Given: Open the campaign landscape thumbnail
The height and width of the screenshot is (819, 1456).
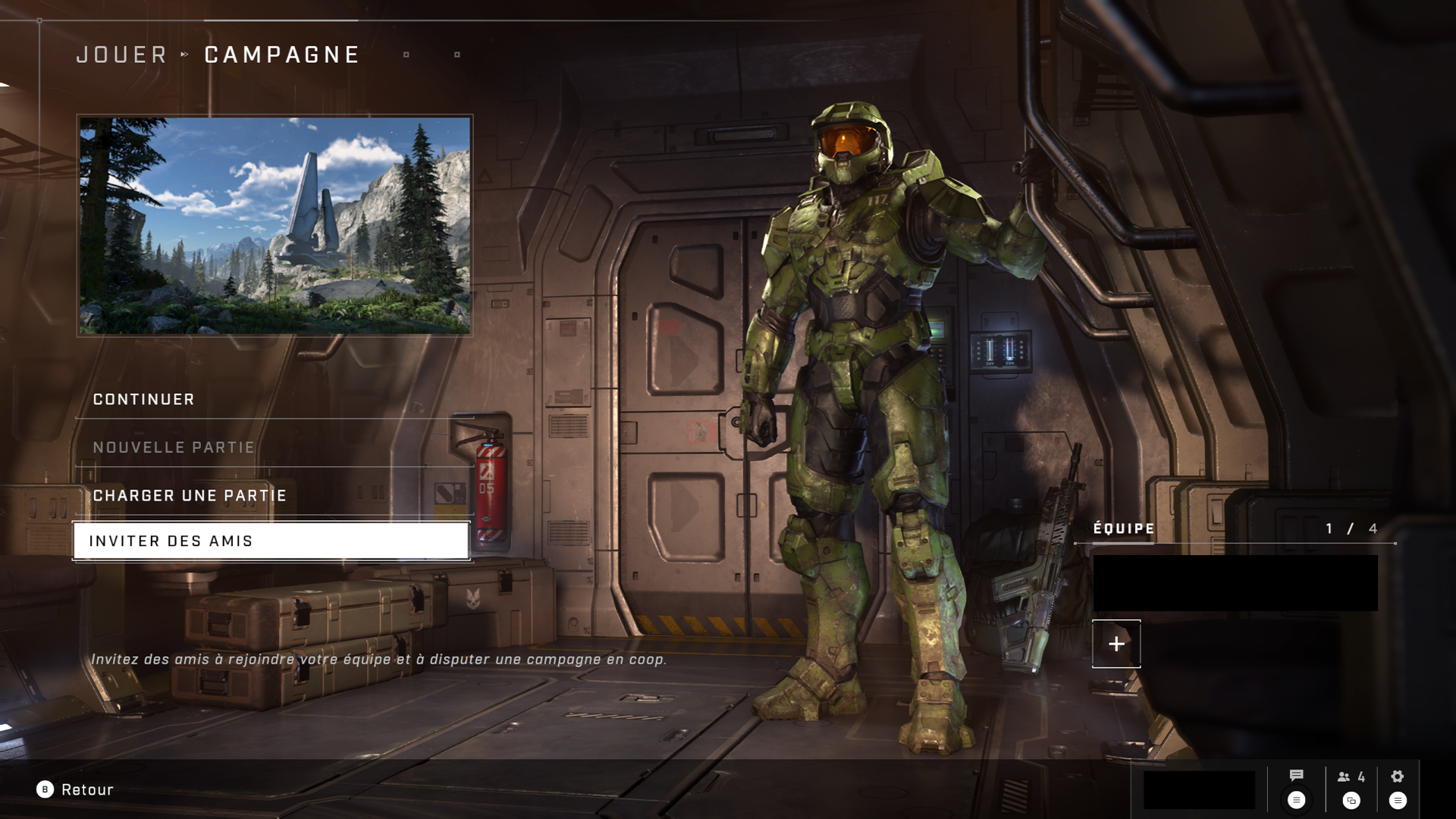Looking at the screenshot, I should pyautogui.click(x=275, y=225).
